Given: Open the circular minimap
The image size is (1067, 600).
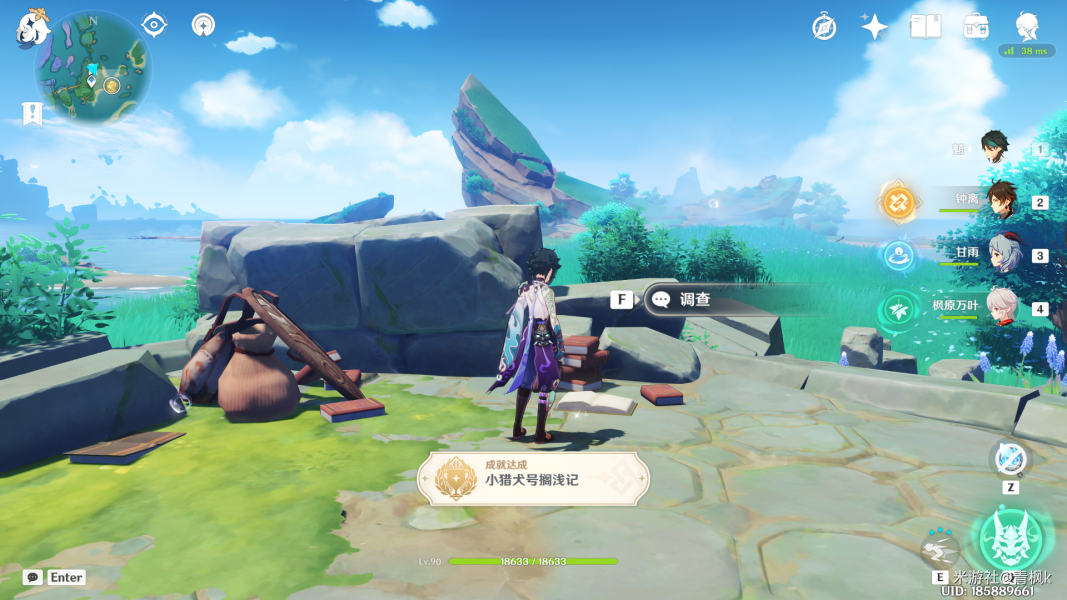Looking at the screenshot, I should [x=93, y=66].
